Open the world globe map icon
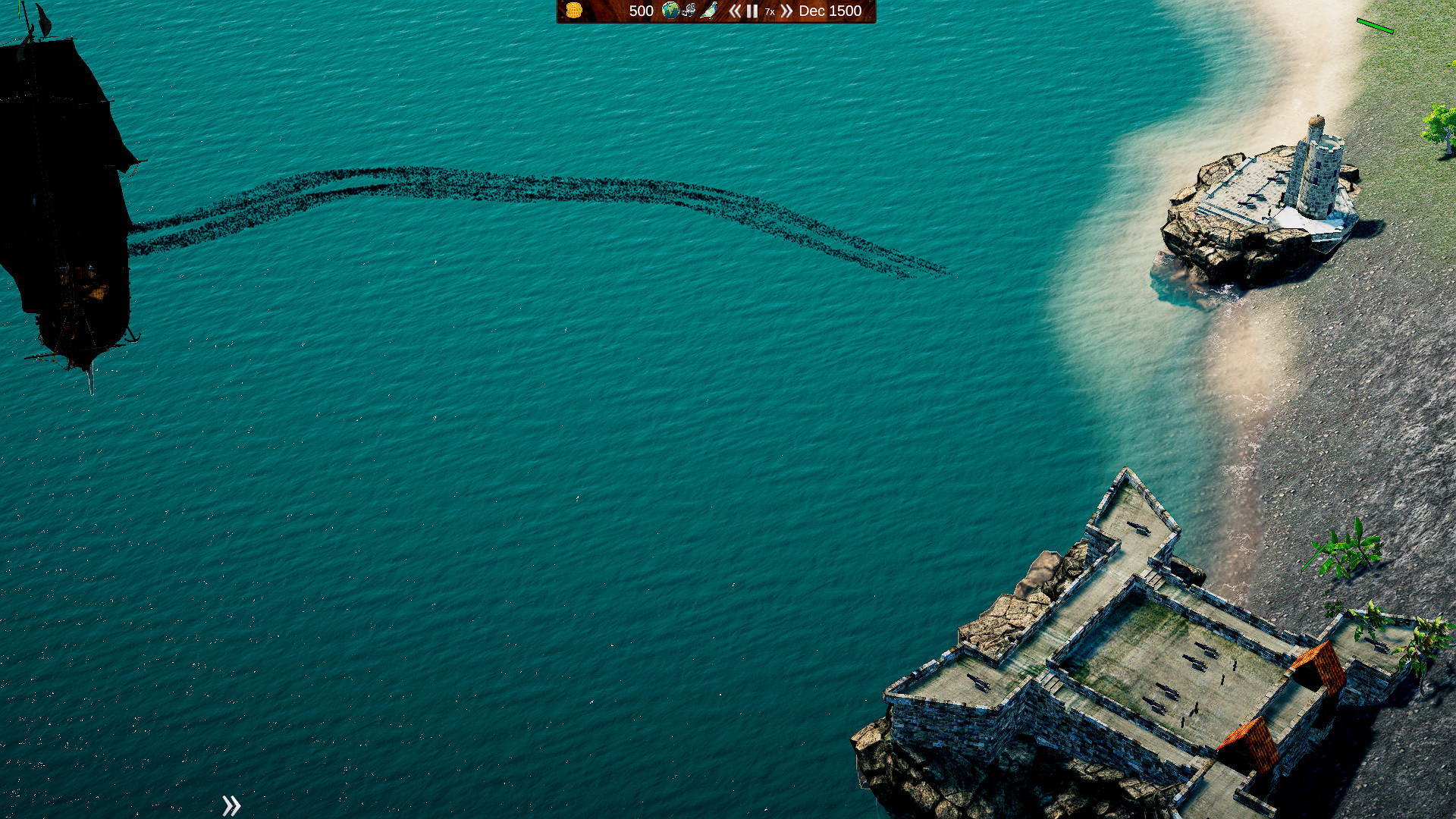1456x819 pixels. coord(670,11)
